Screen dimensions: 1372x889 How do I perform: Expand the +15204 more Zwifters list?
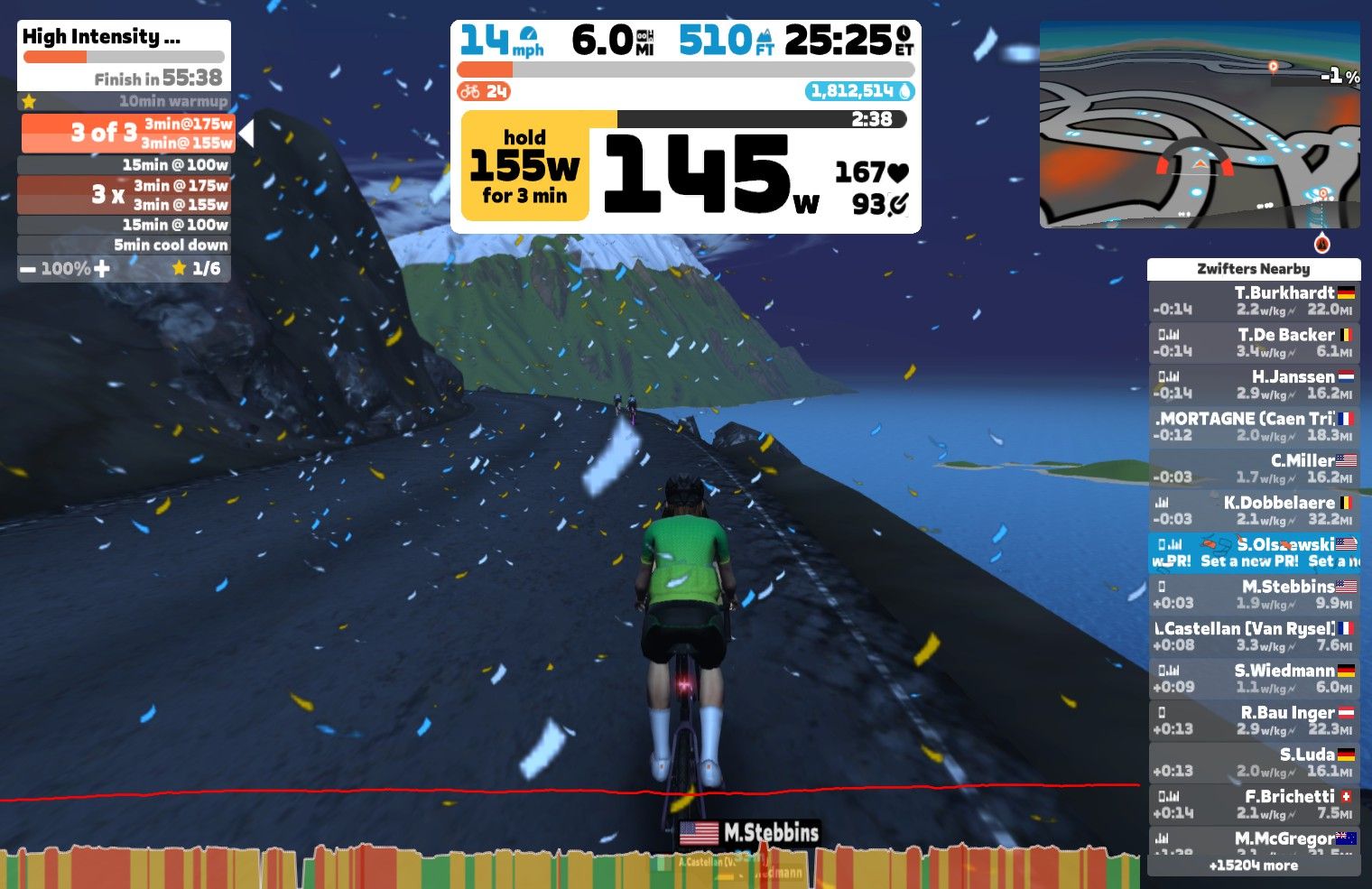[x=1253, y=865]
